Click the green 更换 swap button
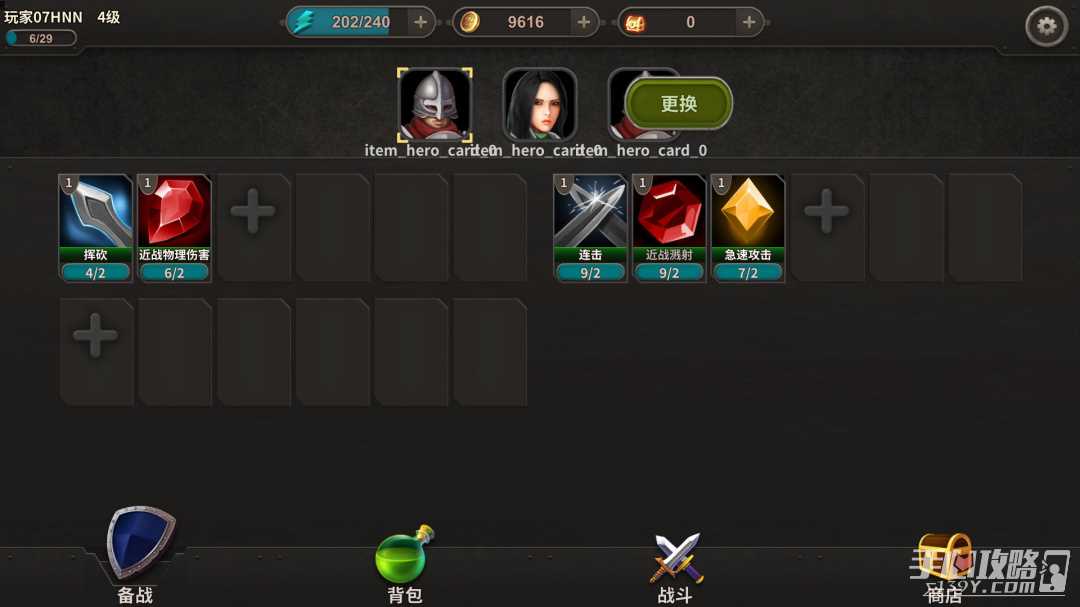 tap(679, 104)
